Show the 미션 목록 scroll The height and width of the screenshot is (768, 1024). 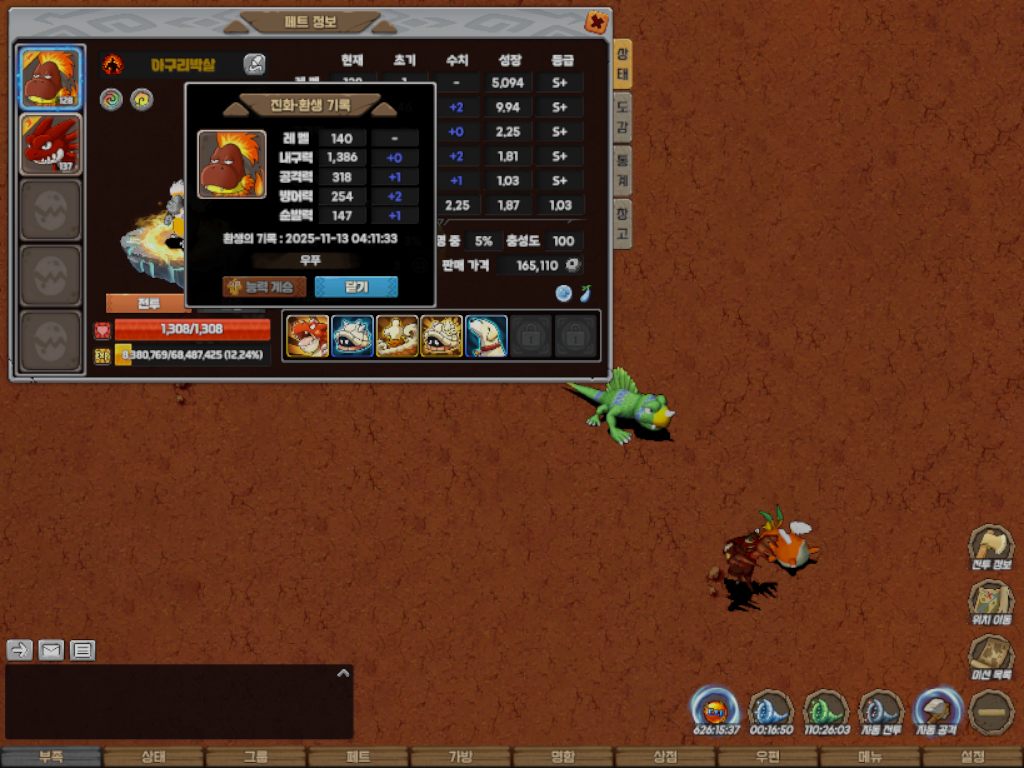990,658
